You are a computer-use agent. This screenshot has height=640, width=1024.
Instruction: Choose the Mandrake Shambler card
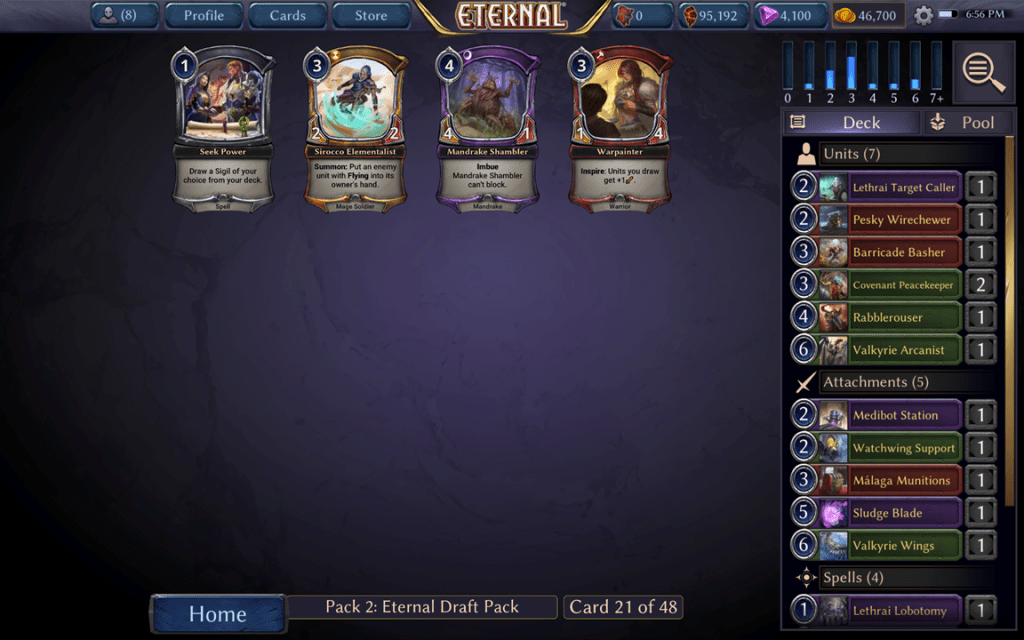tap(487, 128)
